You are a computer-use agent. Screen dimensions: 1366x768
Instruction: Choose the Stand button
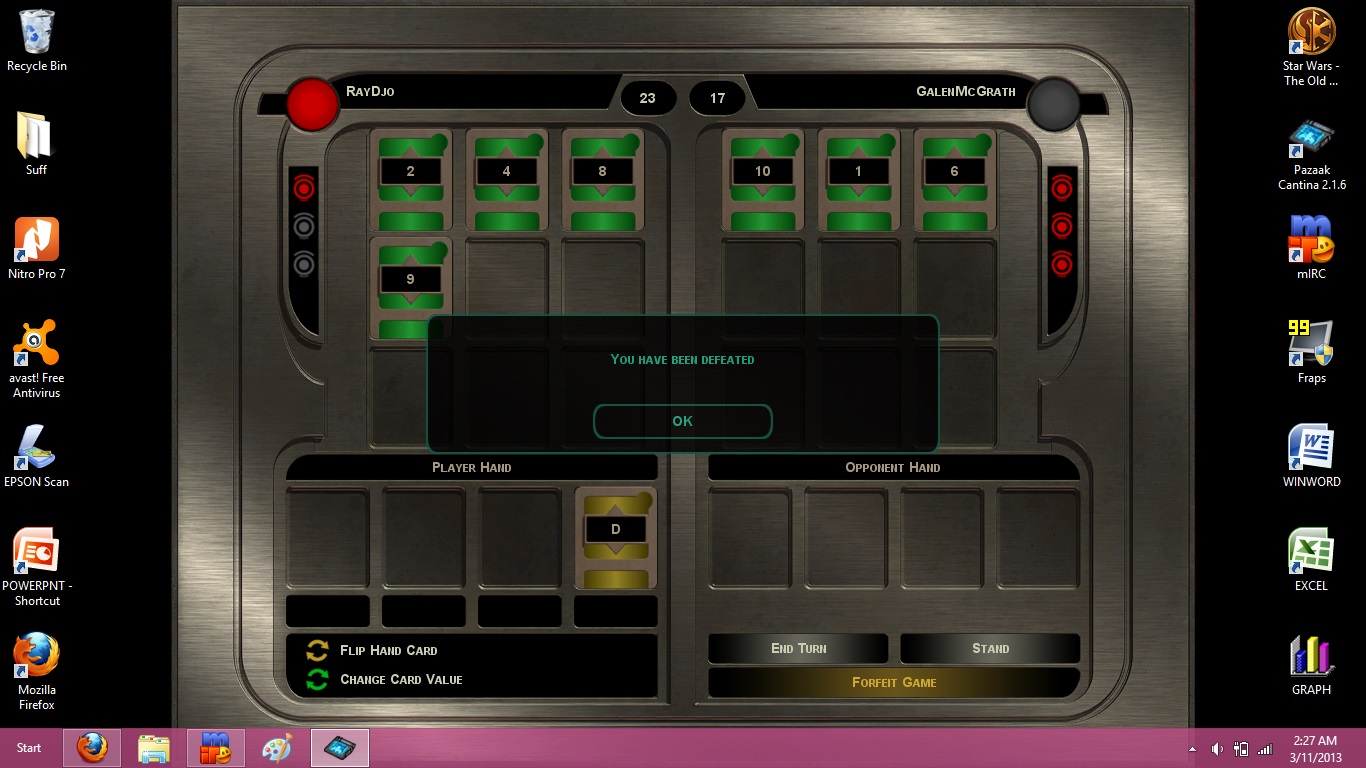(x=990, y=648)
